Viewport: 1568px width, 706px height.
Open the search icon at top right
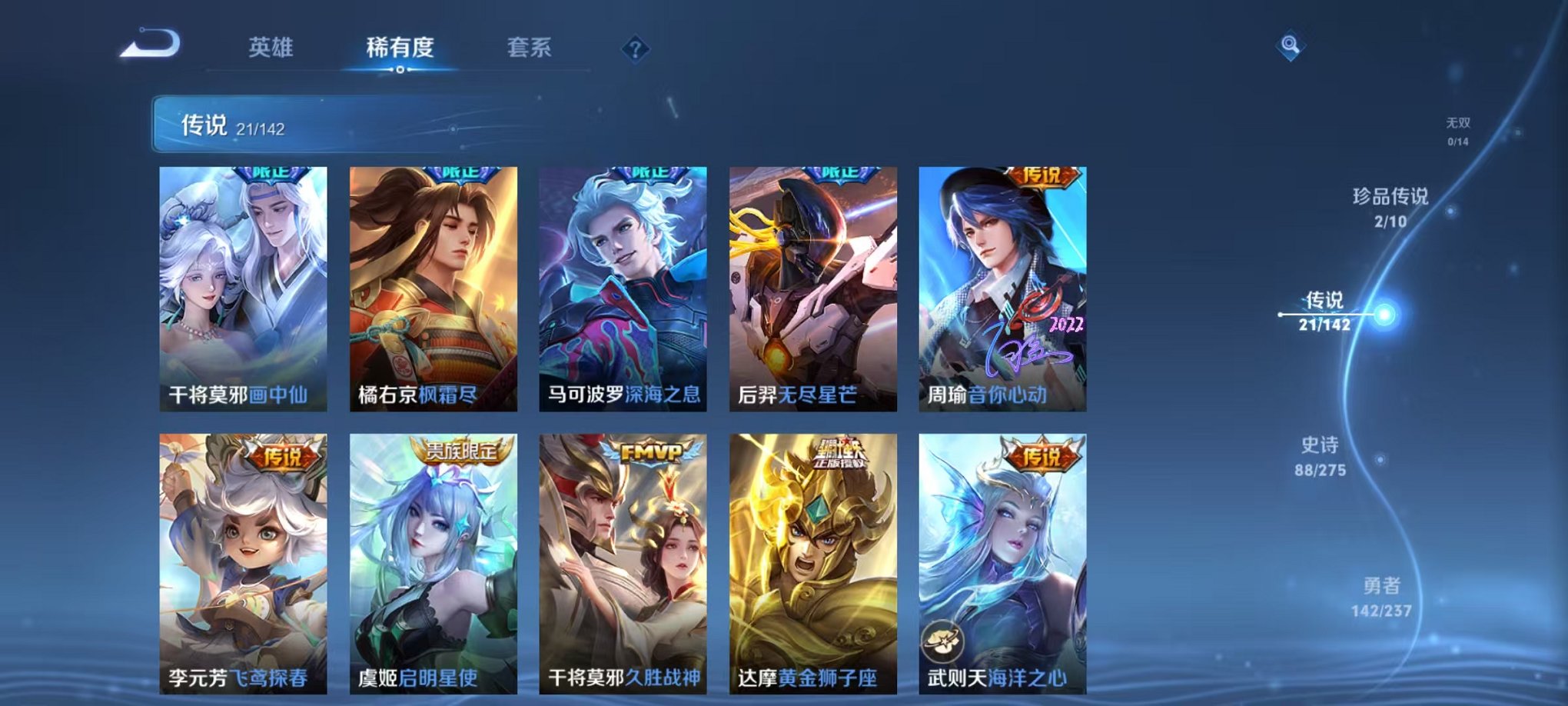pos(1290,46)
